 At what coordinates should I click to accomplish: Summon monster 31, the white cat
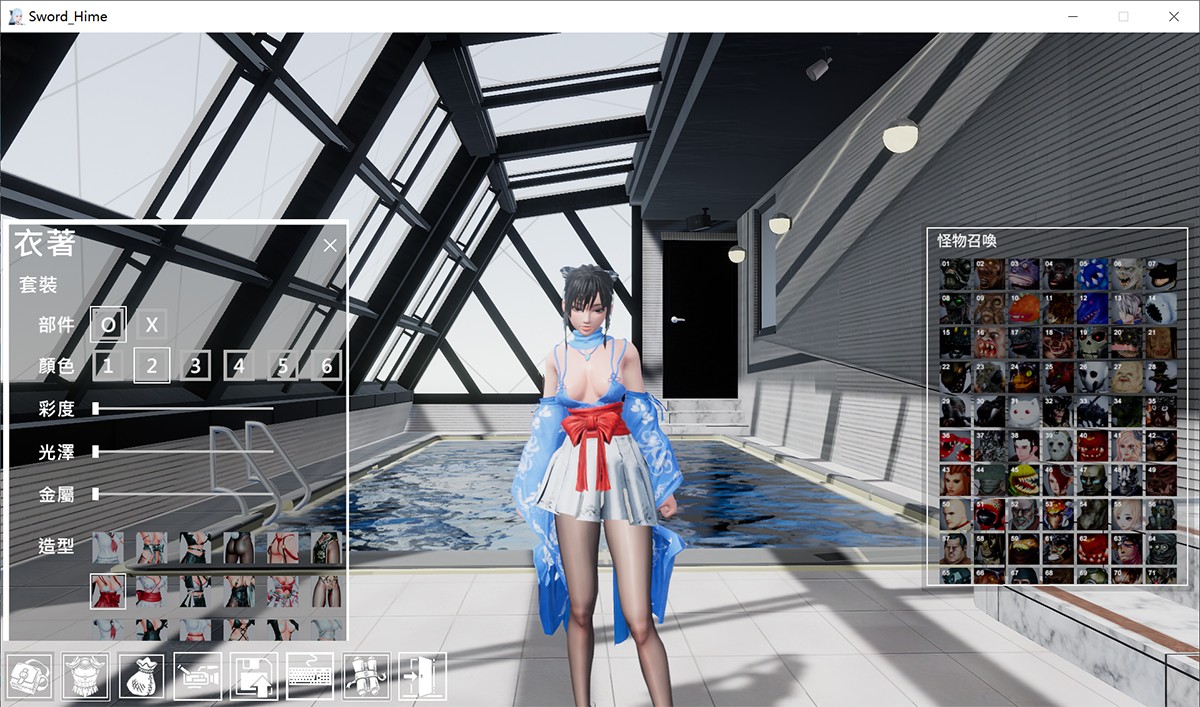point(1025,410)
